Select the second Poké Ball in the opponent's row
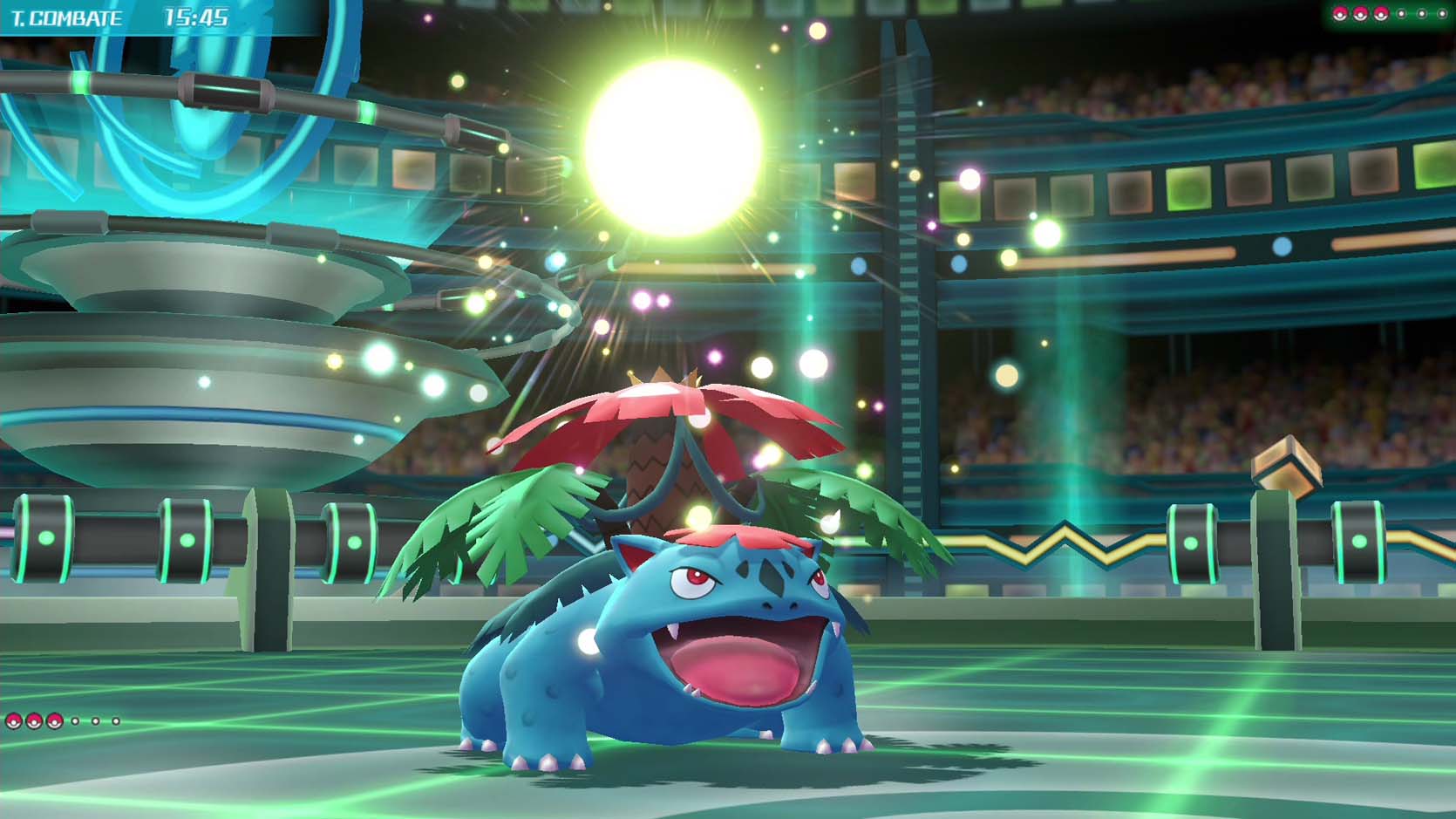1456x819 pixels. (1361, 14)
